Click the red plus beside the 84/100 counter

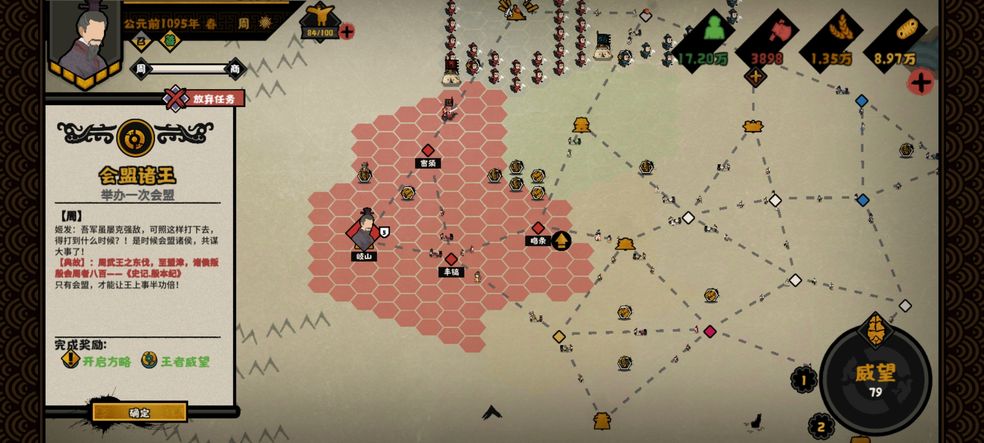(347, 31)
